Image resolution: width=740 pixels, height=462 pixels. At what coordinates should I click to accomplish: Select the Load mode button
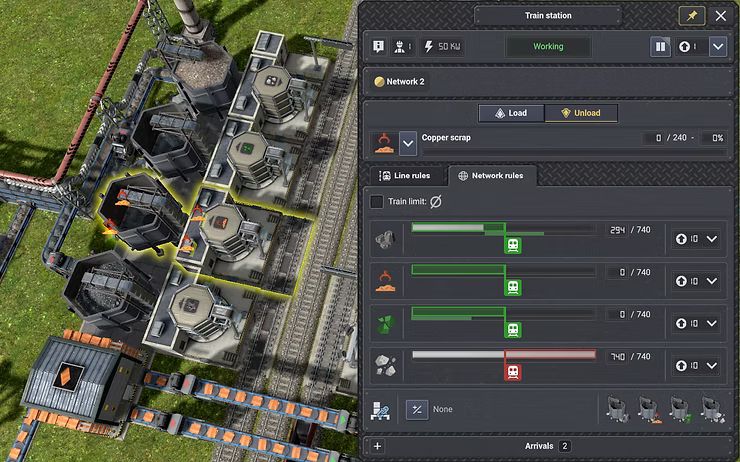(510, 113)
